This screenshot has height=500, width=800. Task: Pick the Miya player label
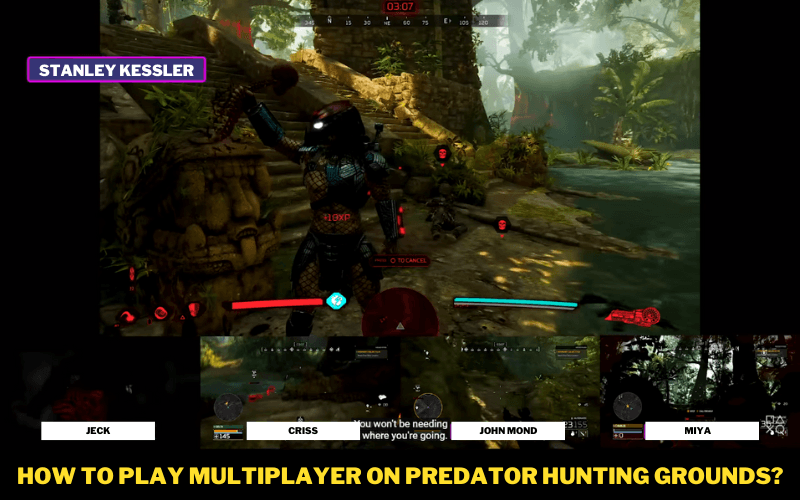click(x=701, y=431)
